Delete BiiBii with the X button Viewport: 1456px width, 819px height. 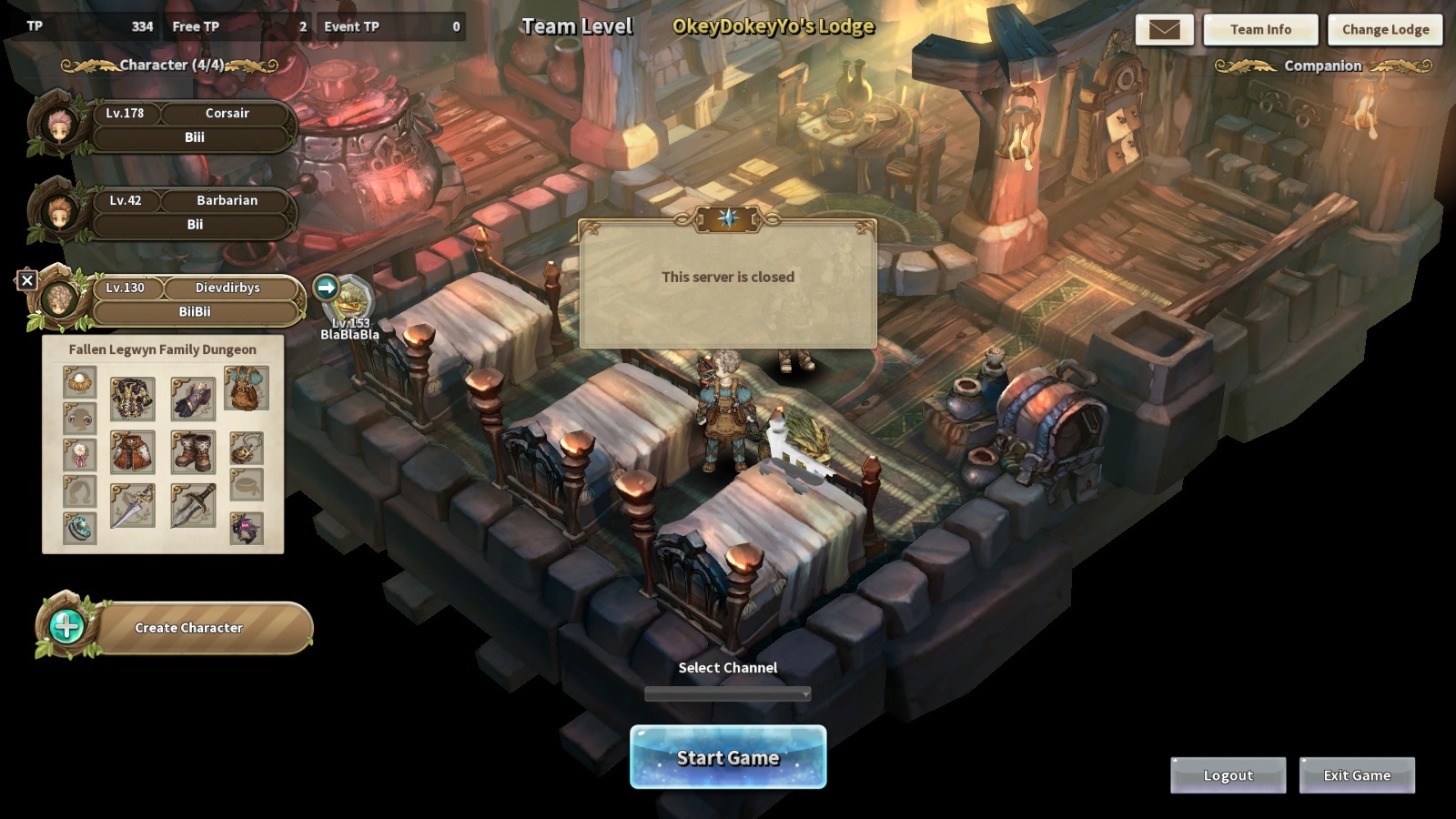pyautogui.click(x=27, y=280)
